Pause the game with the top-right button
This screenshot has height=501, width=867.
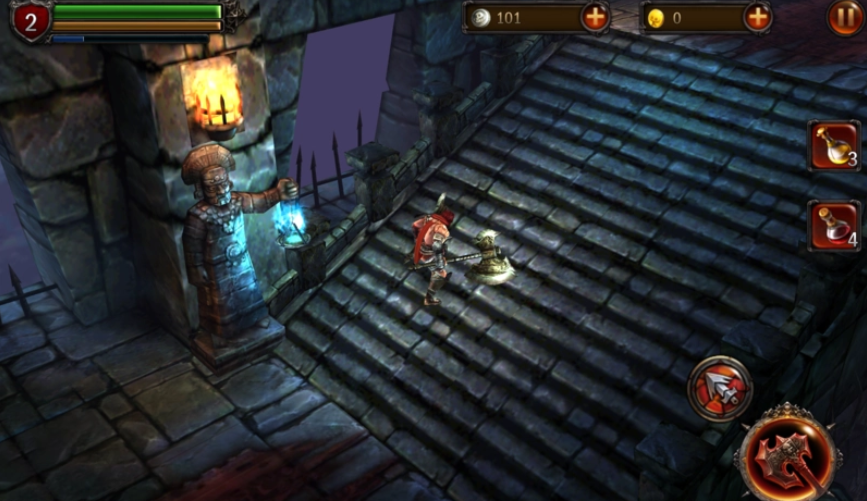tap(843, 17)
